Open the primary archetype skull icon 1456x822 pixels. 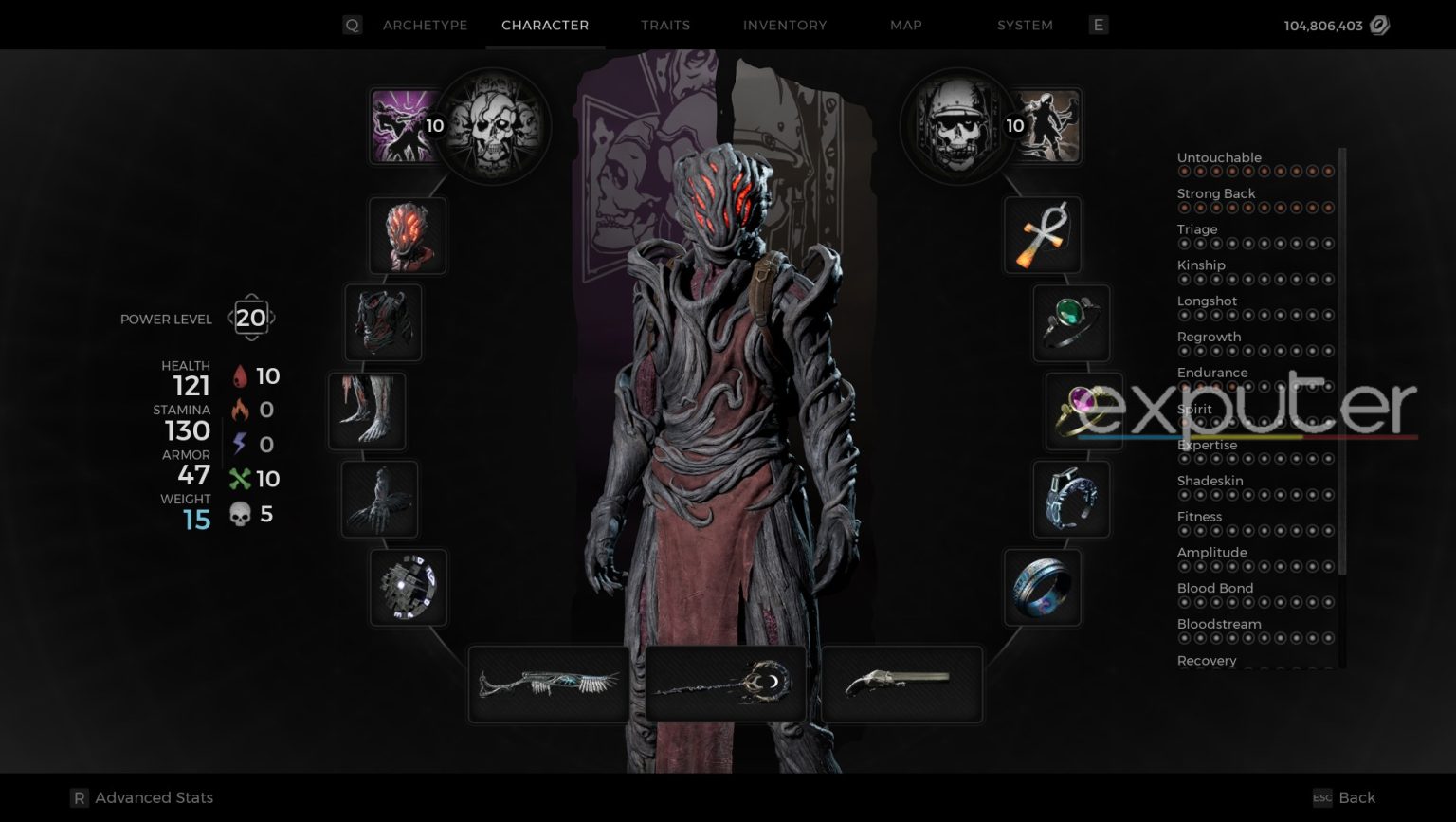coord(492,126)
